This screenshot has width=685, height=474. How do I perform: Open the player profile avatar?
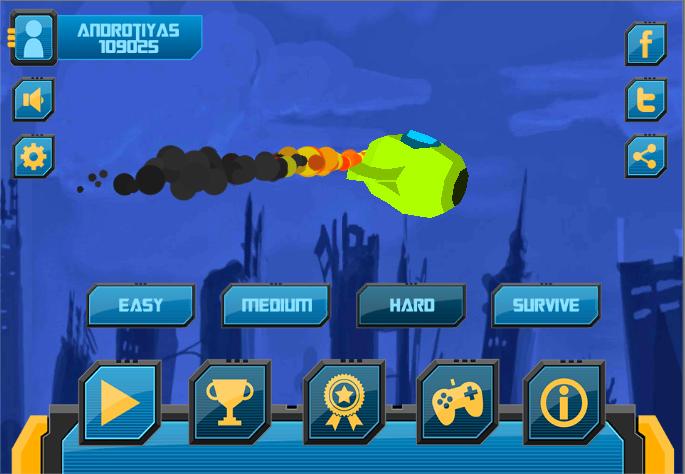(x=34, y=40)
